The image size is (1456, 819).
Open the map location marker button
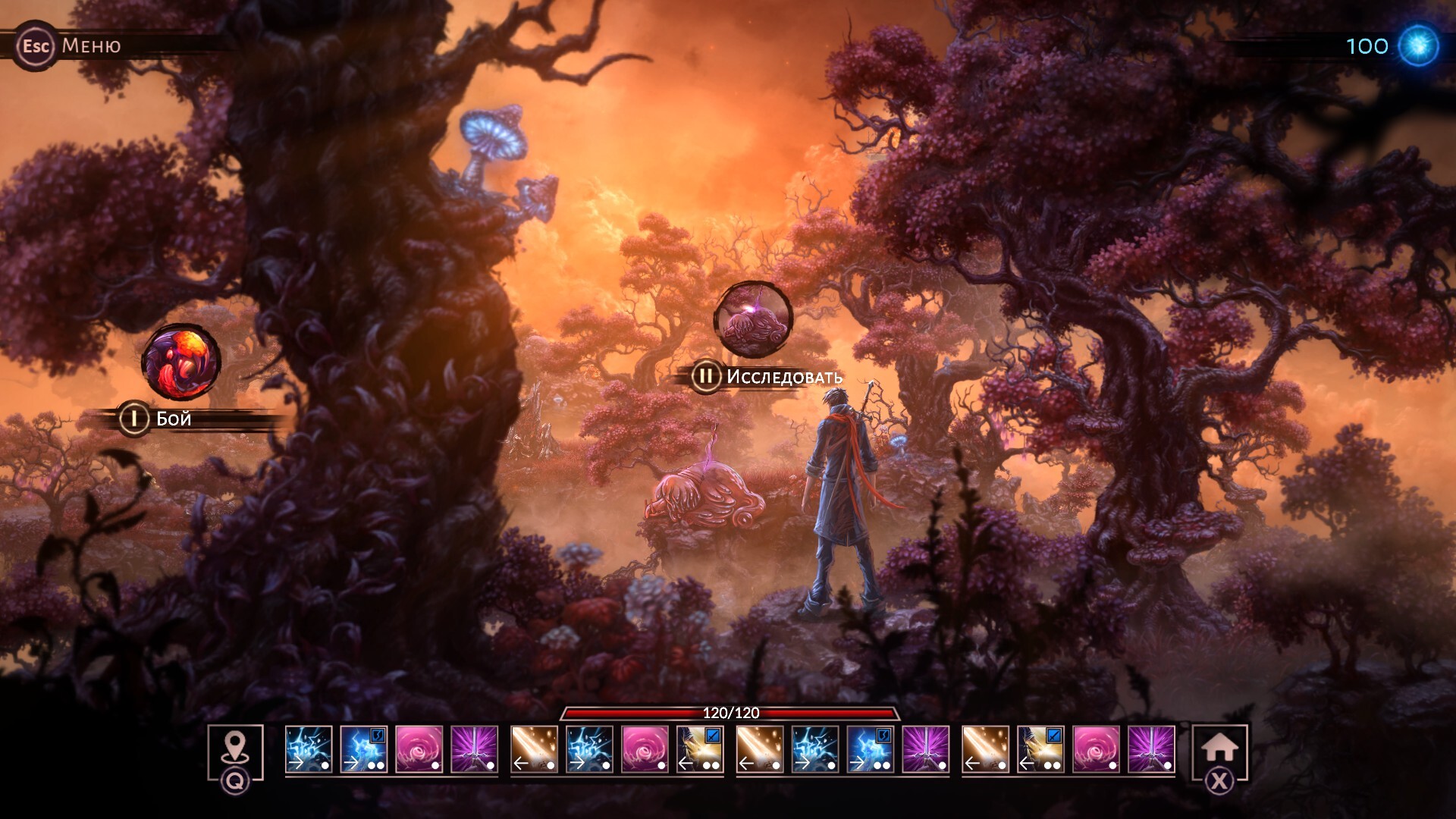235,748
